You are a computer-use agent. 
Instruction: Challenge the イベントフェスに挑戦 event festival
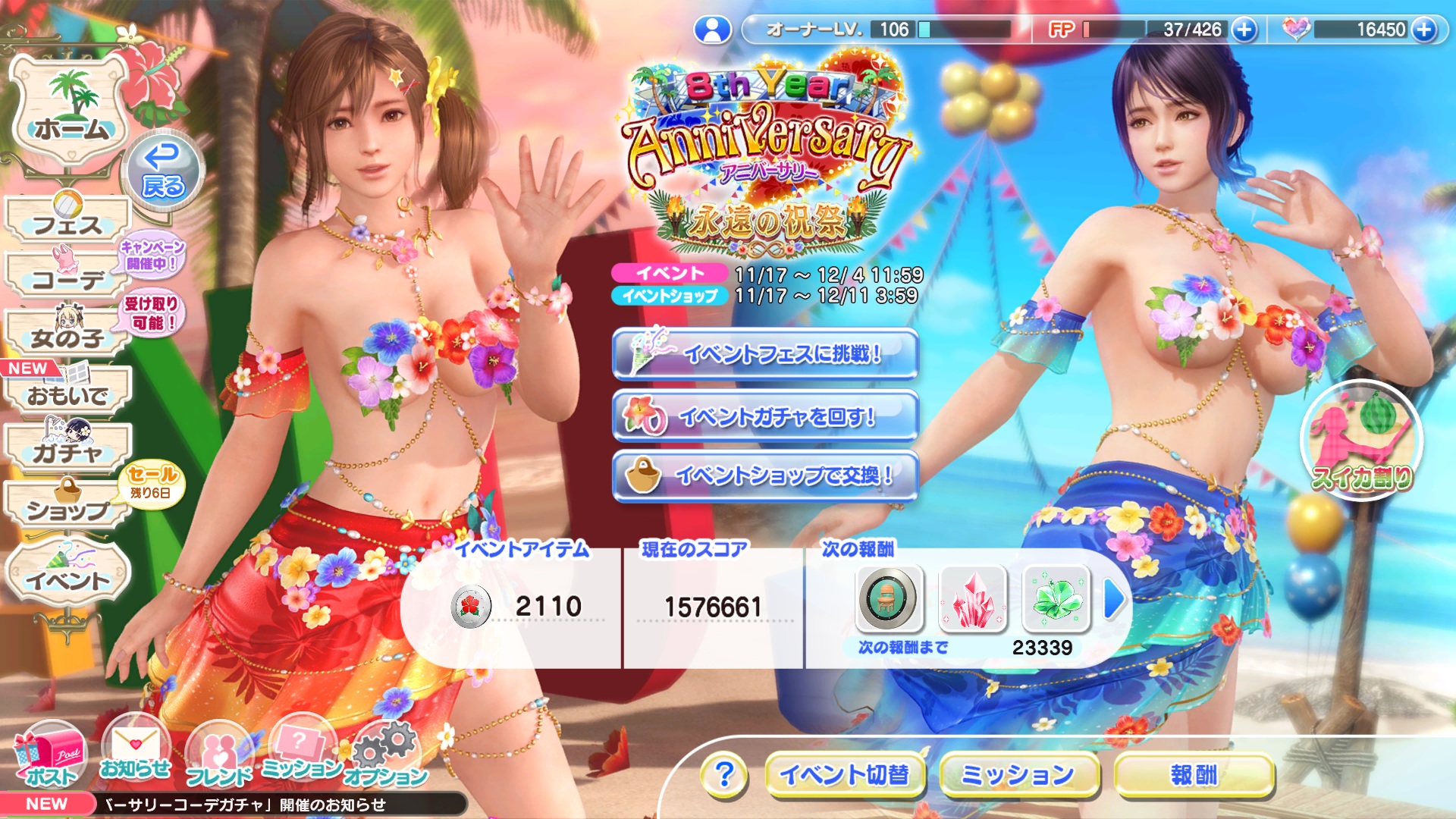tap(764, 354)
